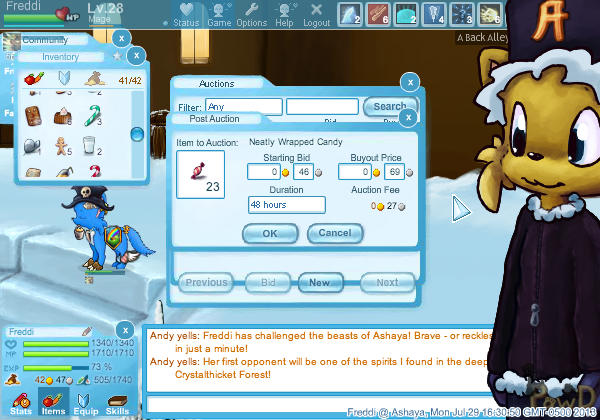This screenshot has width=600, height=420.
Task: Close the Inventory window
Action: (137, 58)
